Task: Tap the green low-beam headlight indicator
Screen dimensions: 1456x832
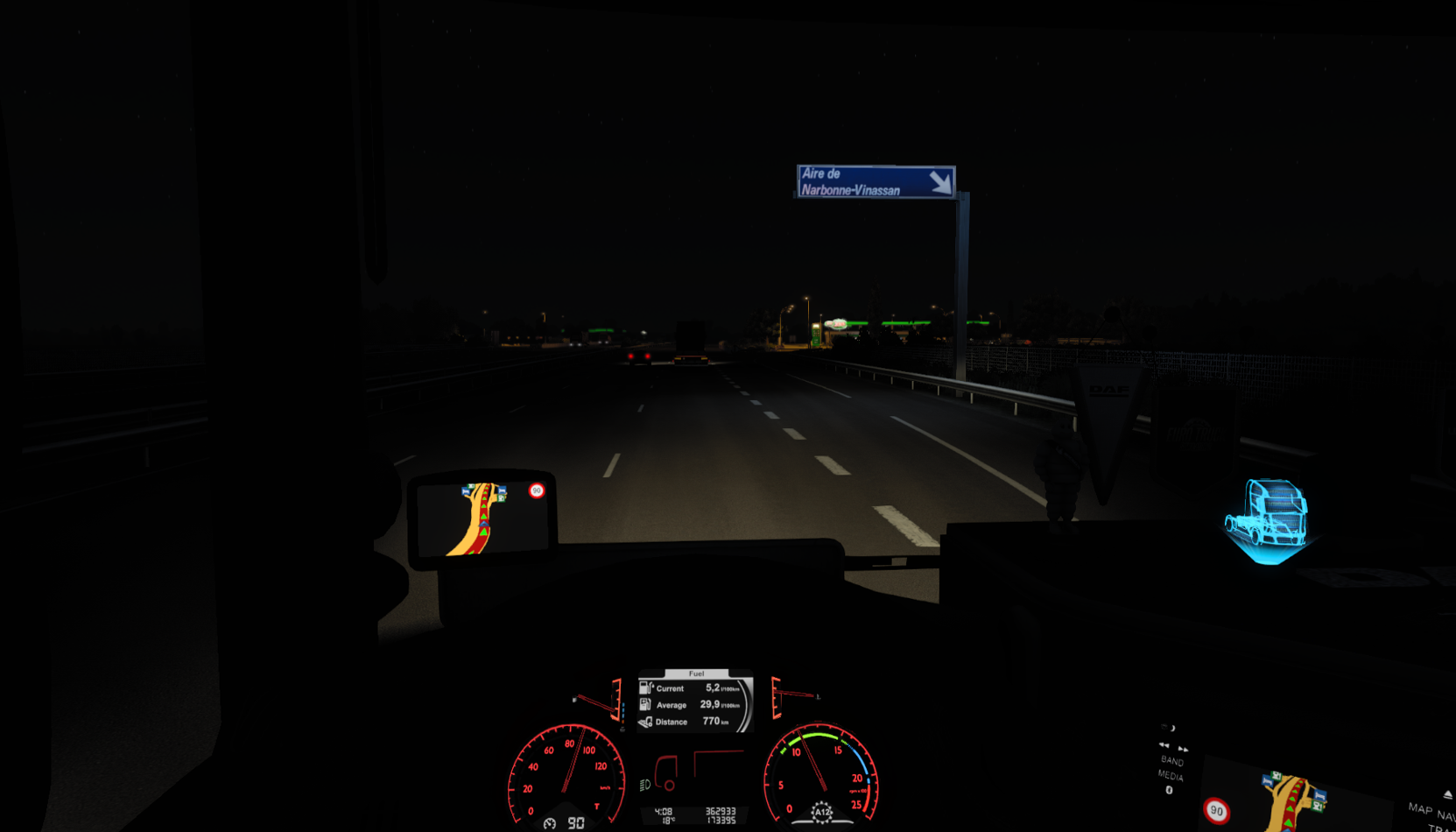Action: [645, 783]
